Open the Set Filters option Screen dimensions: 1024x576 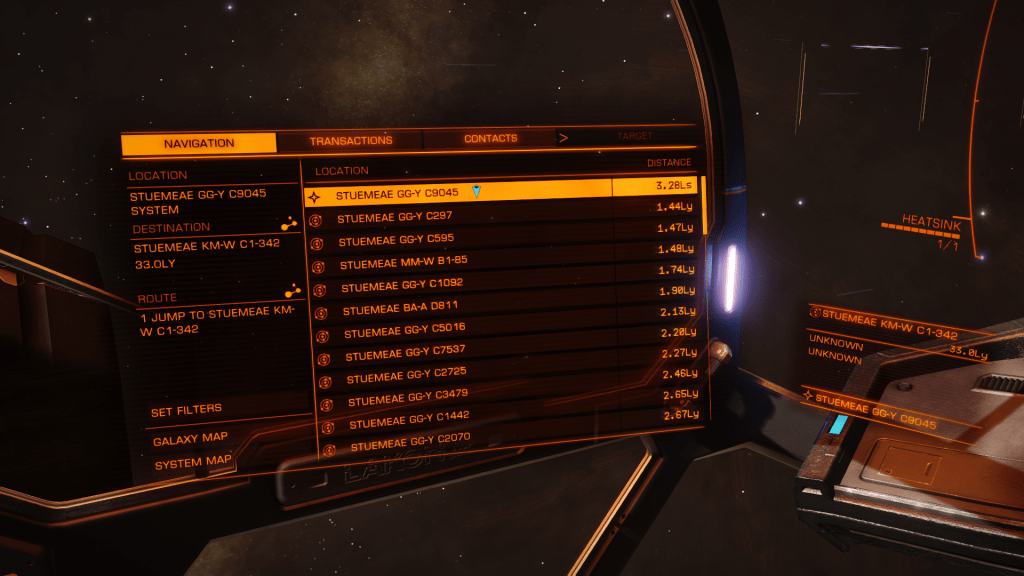pyautogui.click(x=186, y=410)
